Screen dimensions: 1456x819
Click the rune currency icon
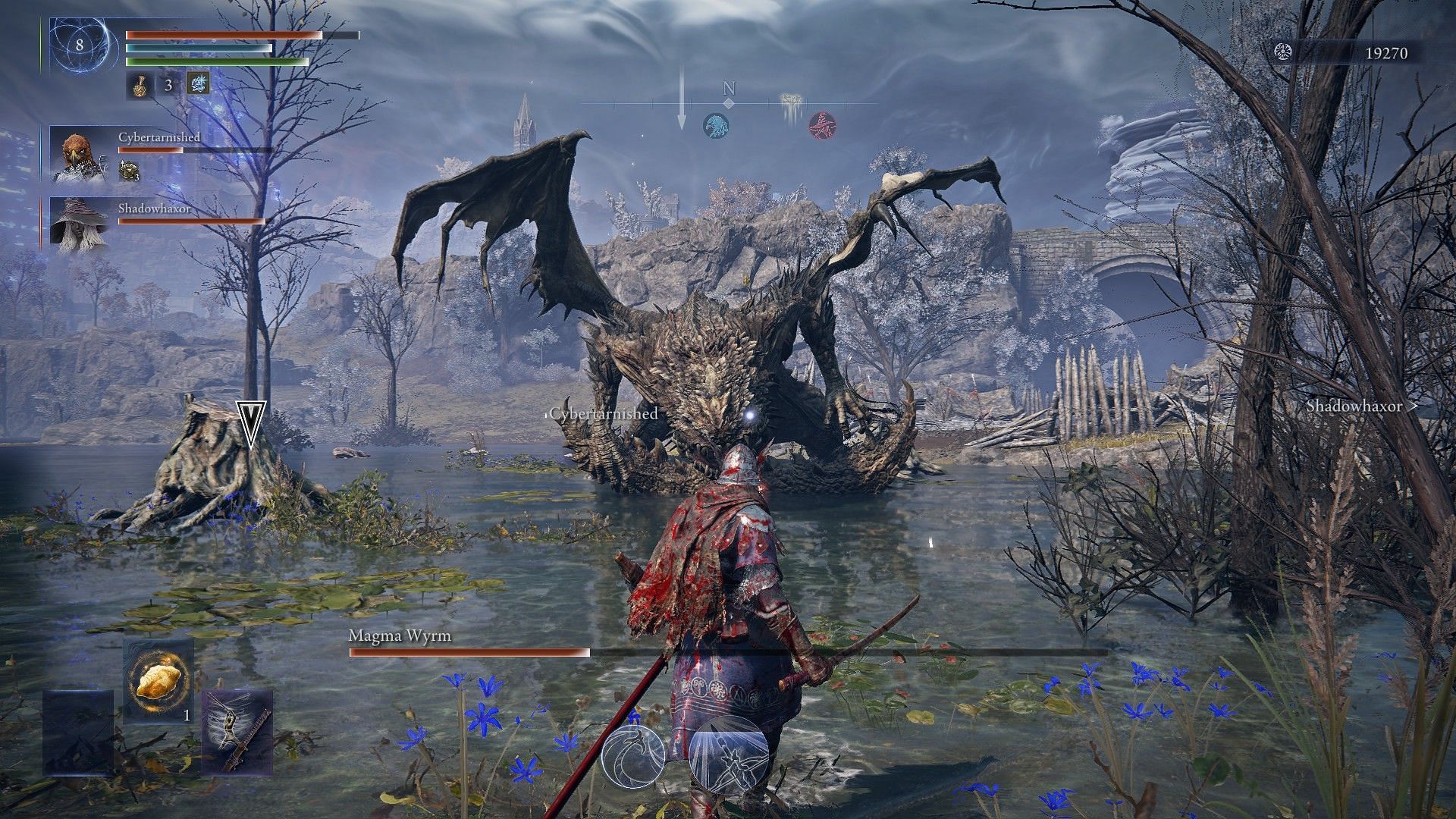pyautogui.click(x=1283, y=52)
